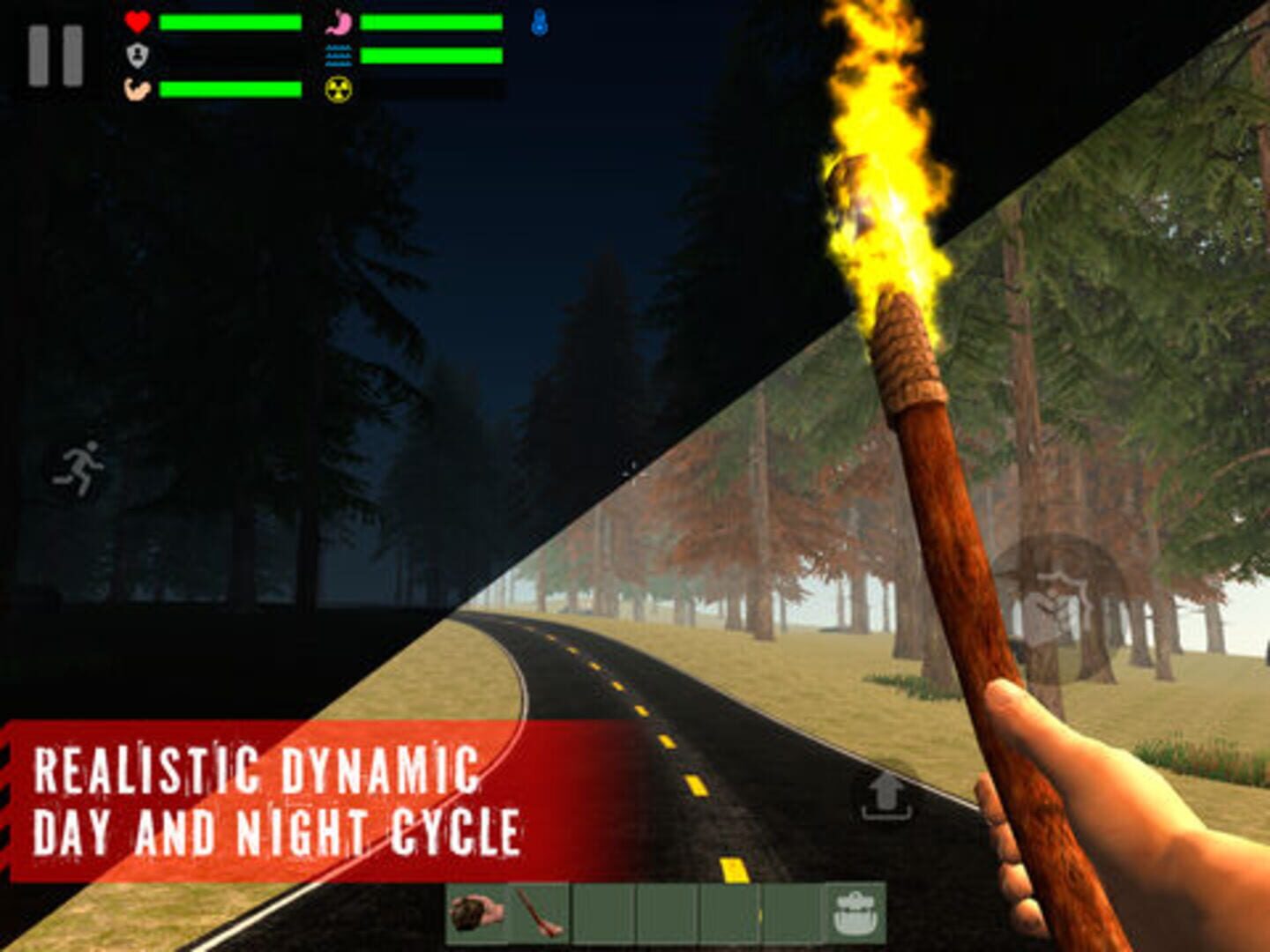Toggle the running man sprint button
Image resolution: width=1270 pixels, height=952 pixels.
point(78,469)
